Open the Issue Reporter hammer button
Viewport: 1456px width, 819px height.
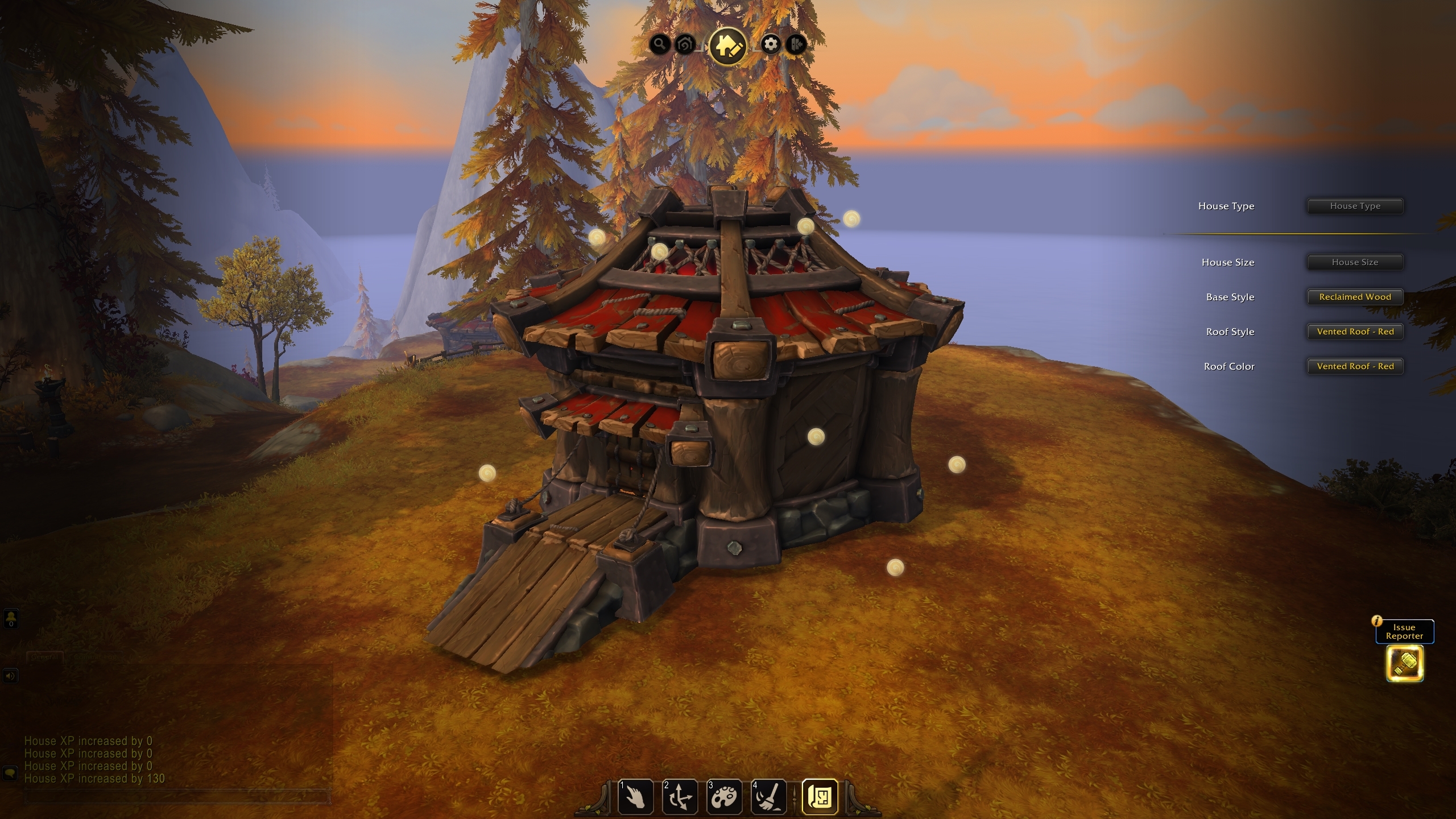[1405, 663]
